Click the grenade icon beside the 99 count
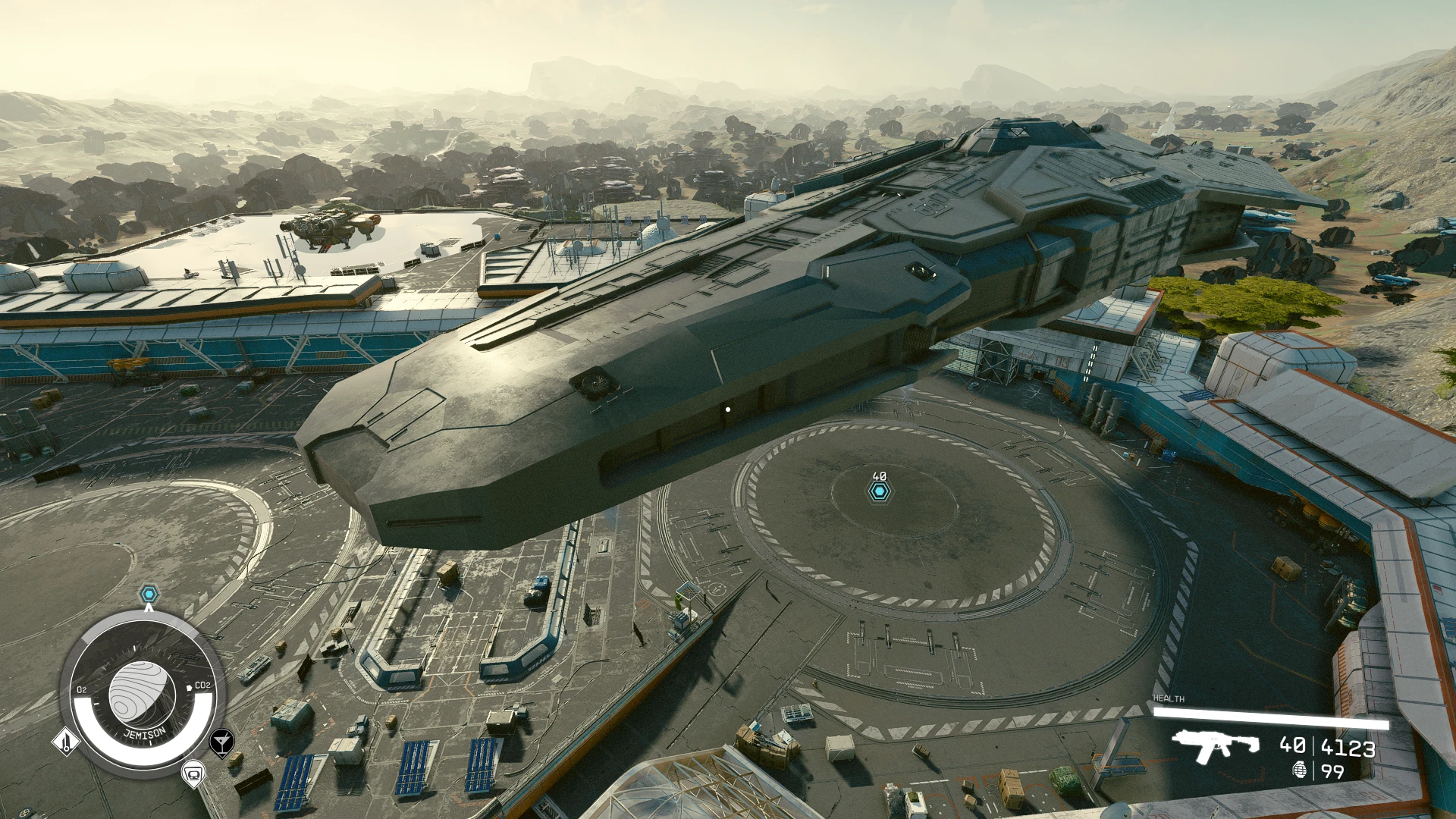 click(1300, 770)
